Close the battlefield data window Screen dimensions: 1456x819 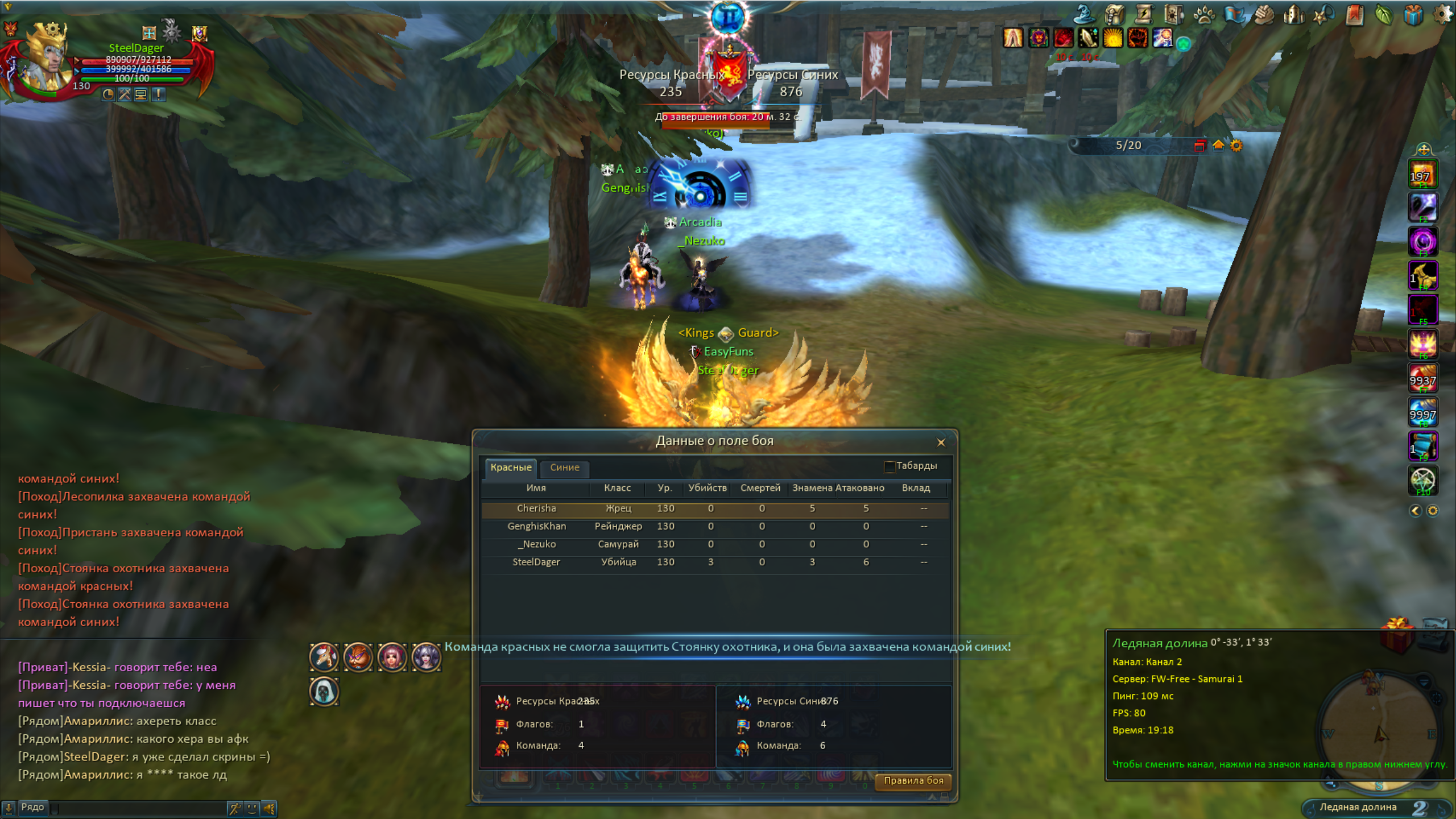coord(941,442)
